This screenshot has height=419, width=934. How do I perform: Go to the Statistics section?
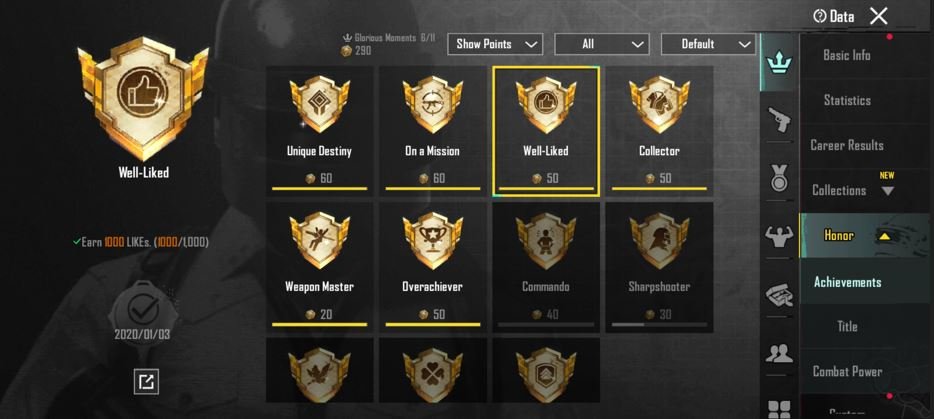[846, 100]
